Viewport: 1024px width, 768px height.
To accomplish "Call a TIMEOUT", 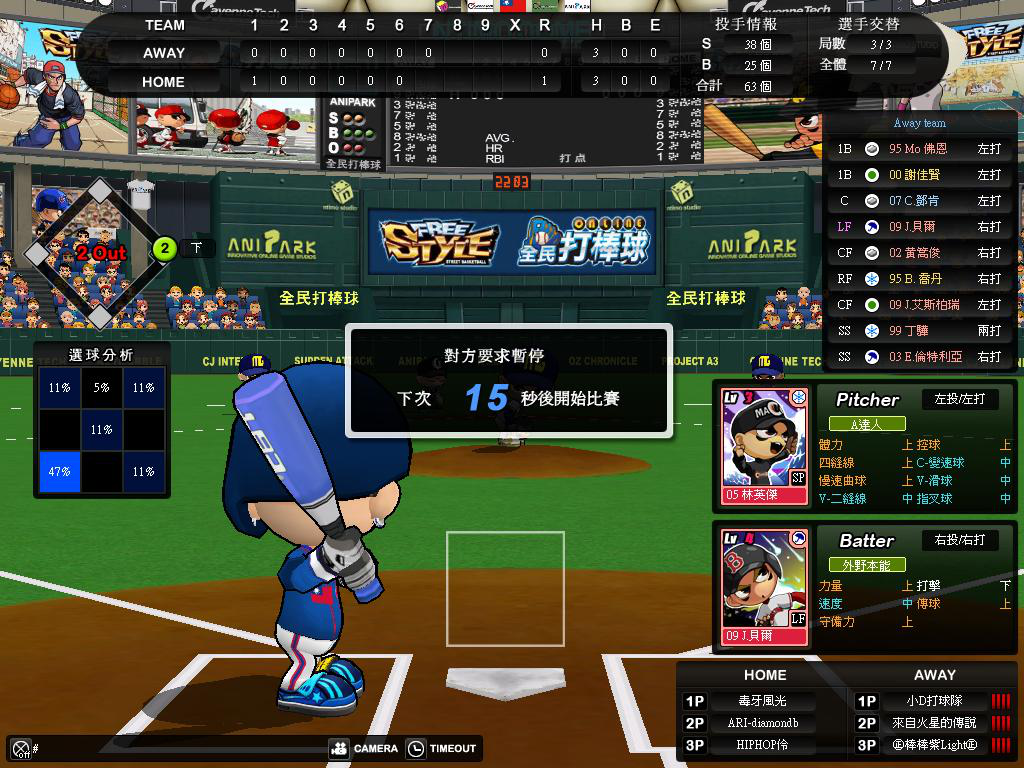I will point(442,748).
